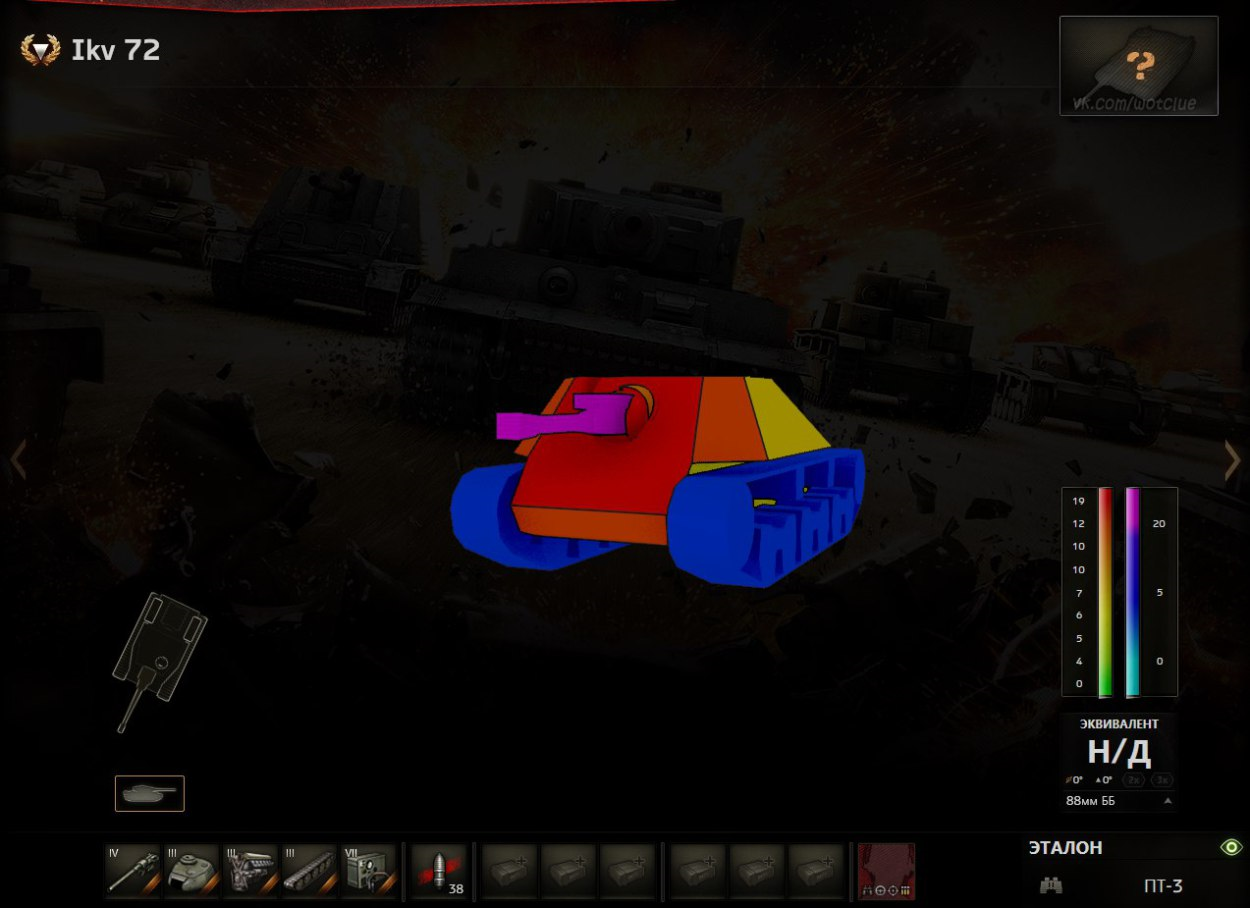Click the Ikv 72 rank emblem

[x=40, y=50]
